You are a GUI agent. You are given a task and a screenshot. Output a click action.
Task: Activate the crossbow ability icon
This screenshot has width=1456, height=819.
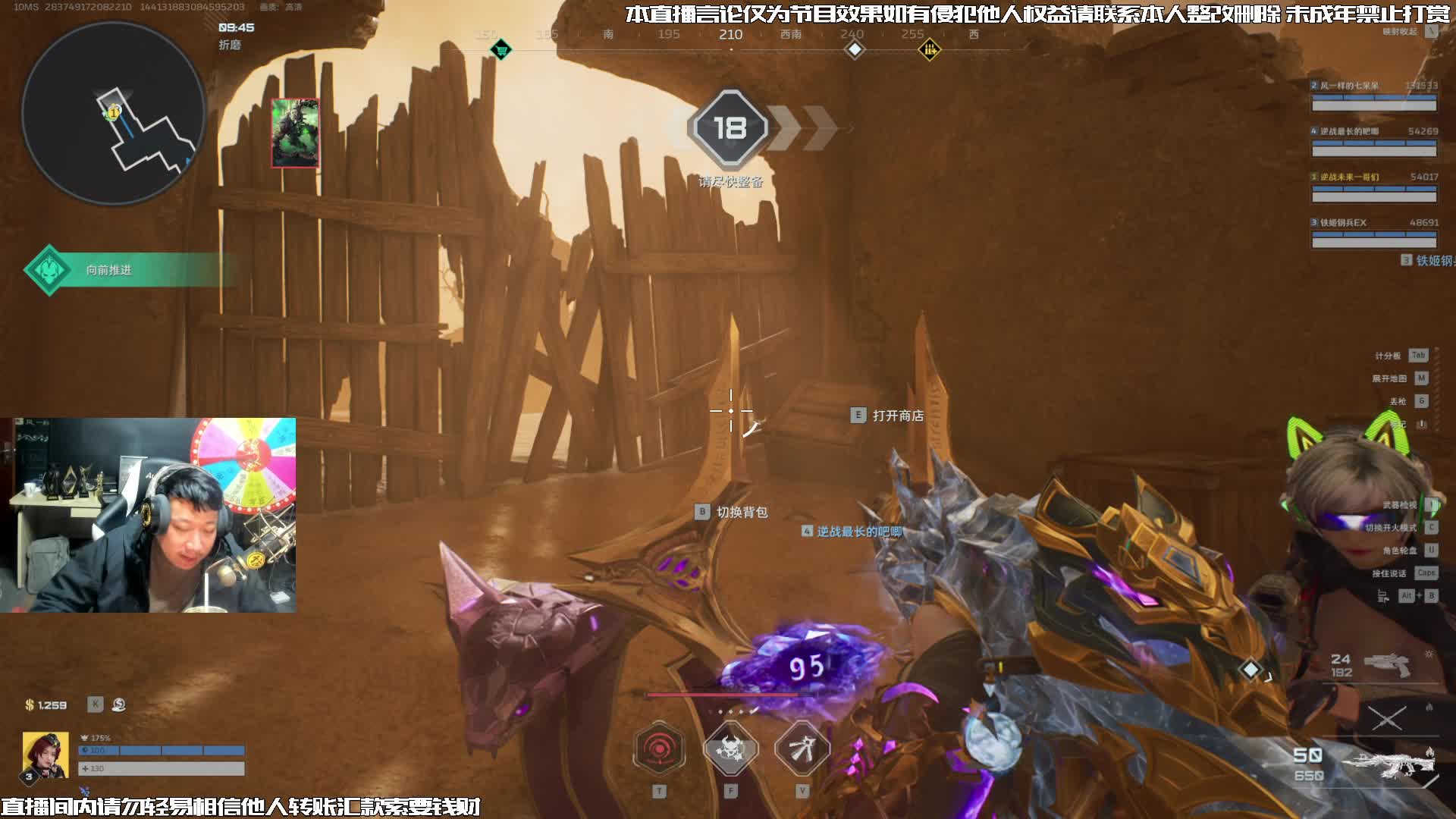pyautogui.click(x=802, y=749)
